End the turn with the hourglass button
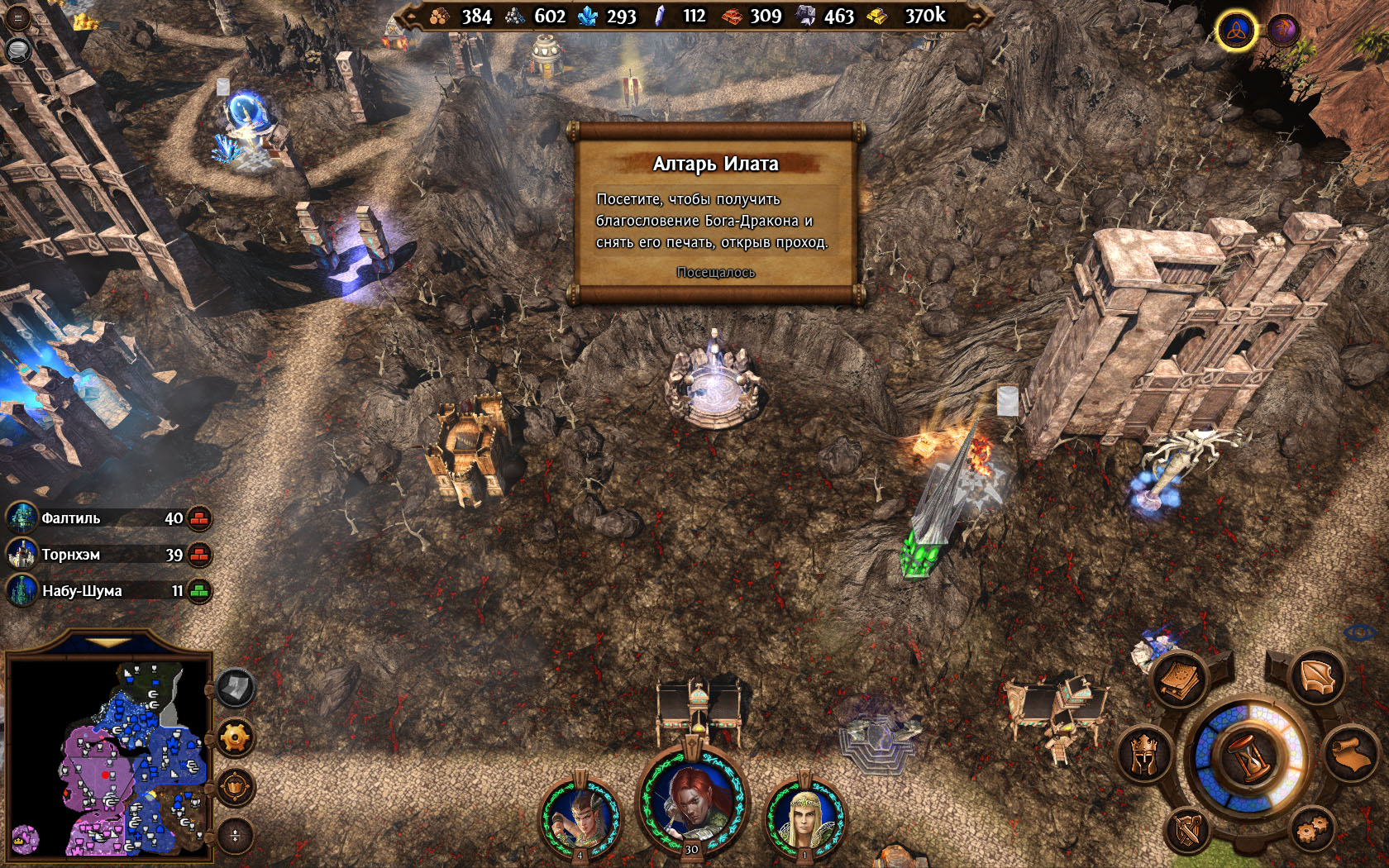Viewport: 1389px width, 868px height. point(1249,756)
